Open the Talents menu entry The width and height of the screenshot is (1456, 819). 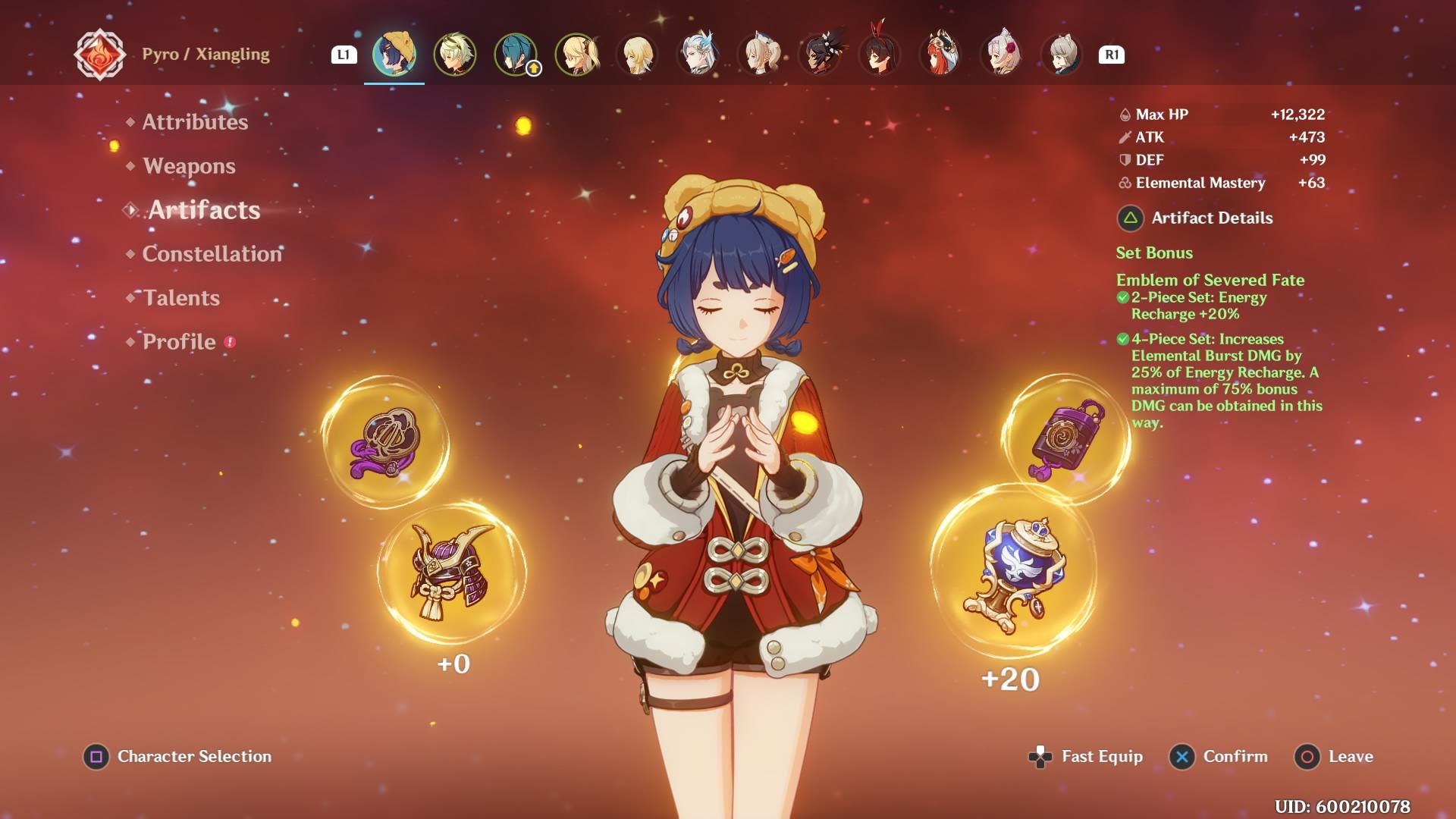pos(181,298)
